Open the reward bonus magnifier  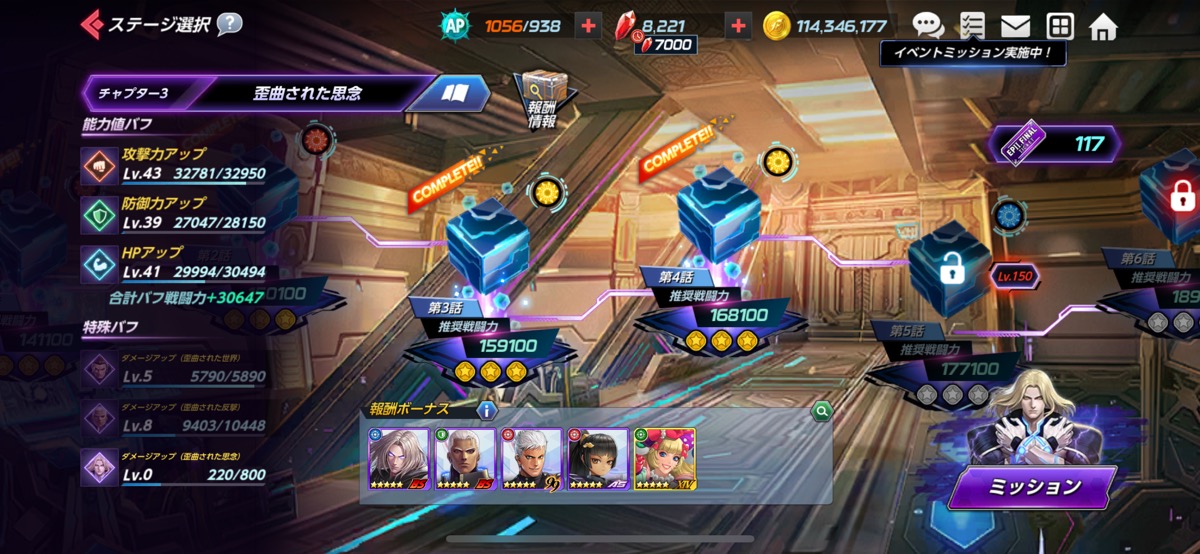[x=821, y=409]
